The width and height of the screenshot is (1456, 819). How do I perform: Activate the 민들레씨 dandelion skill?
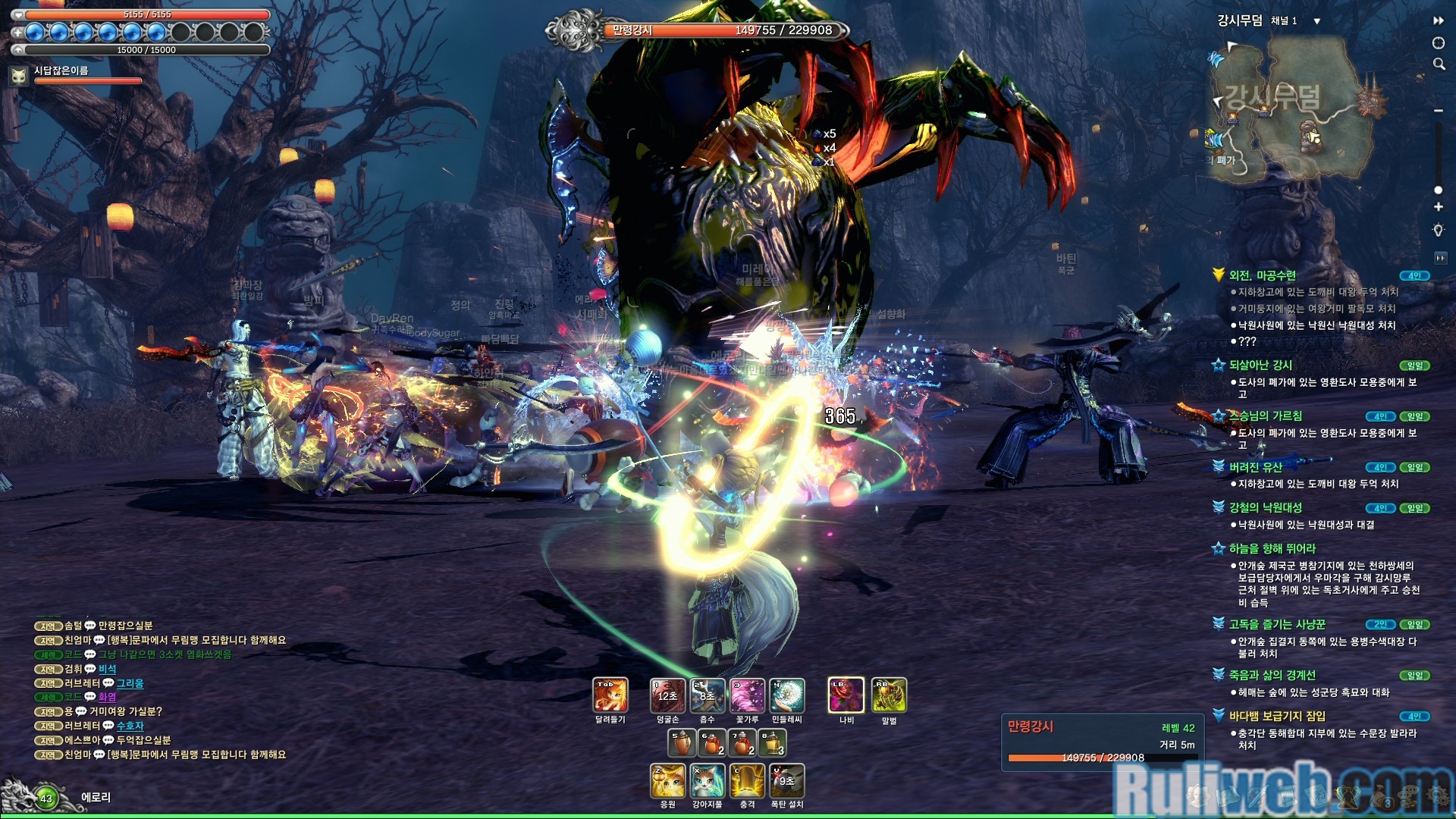(x=787, y=695)
